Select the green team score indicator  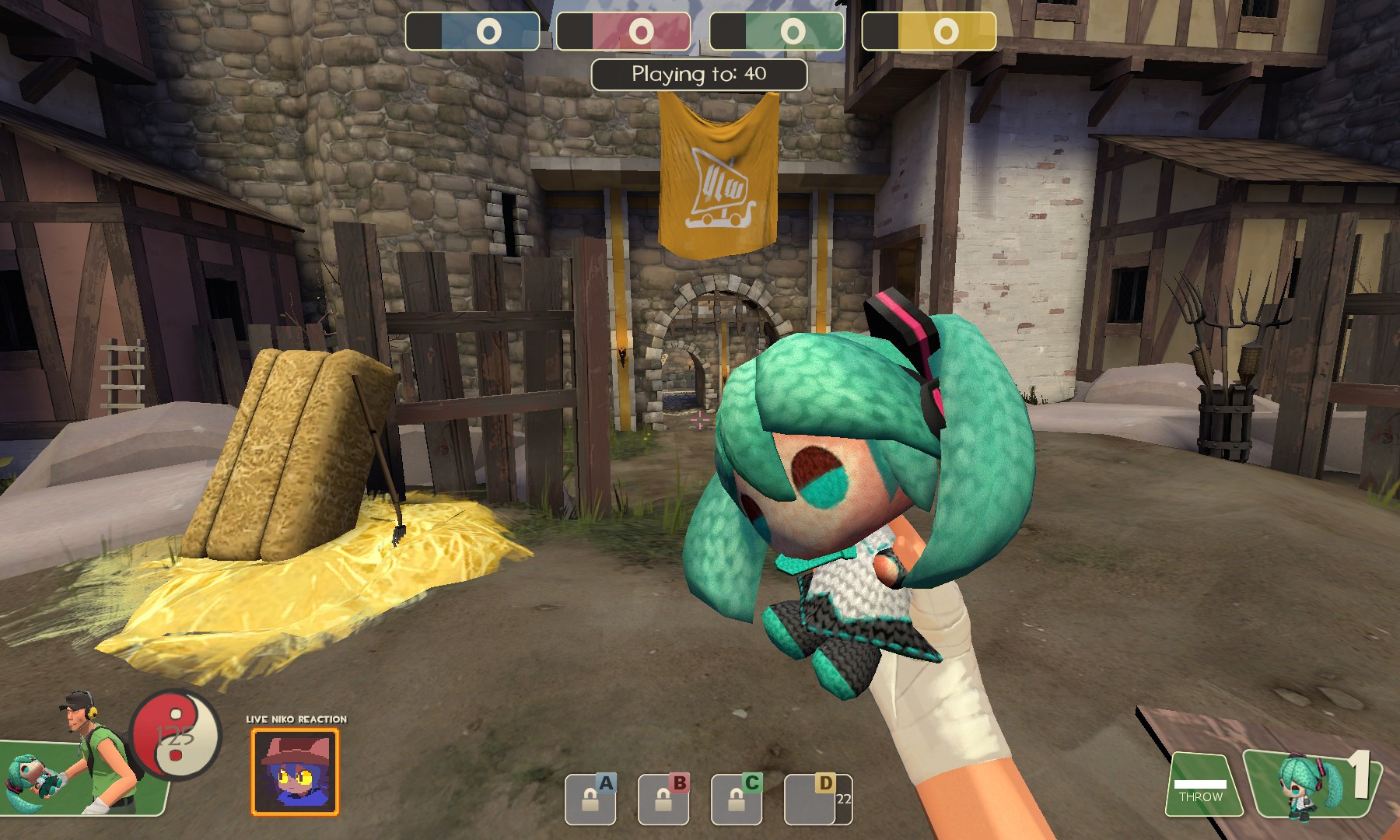[795, 32]
